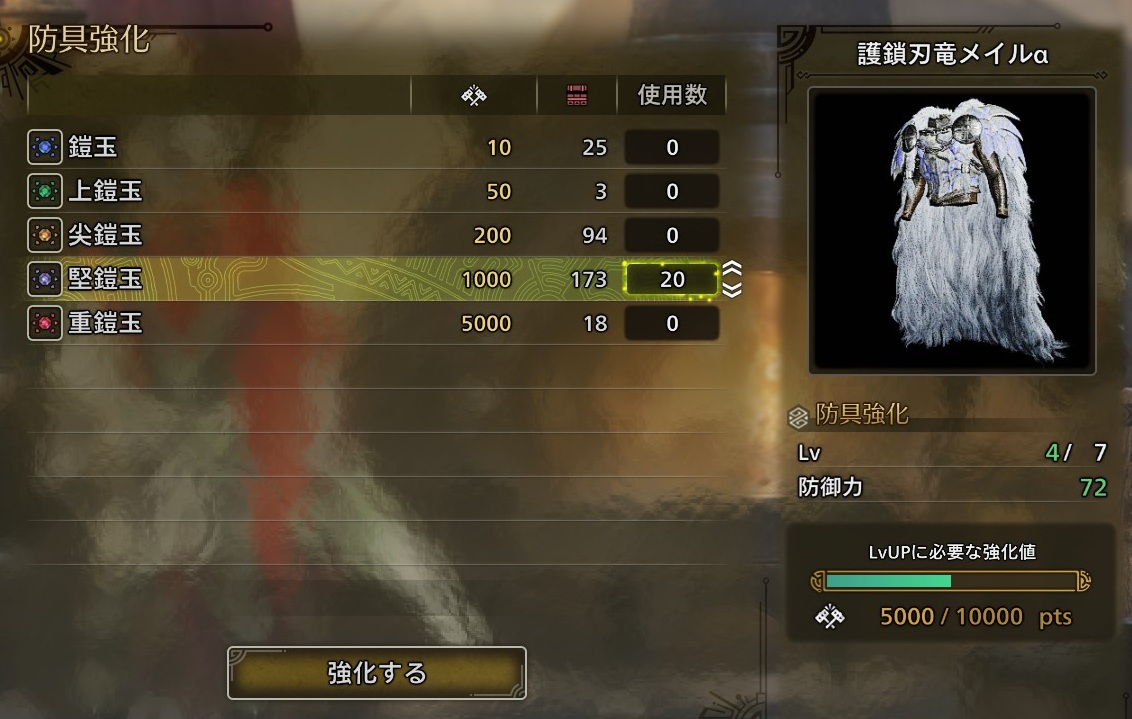View the 護鎖刃竜メイルα armor preview

click(x=952, y=230)
